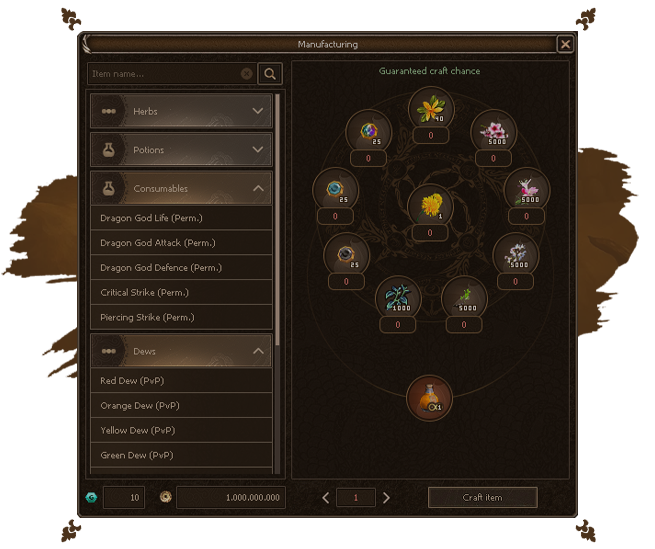Image resolution: width=655 pixels, height=549 pixels.
Task: Pick Green Dew (PvP) recipe
Action: [181, 456]
